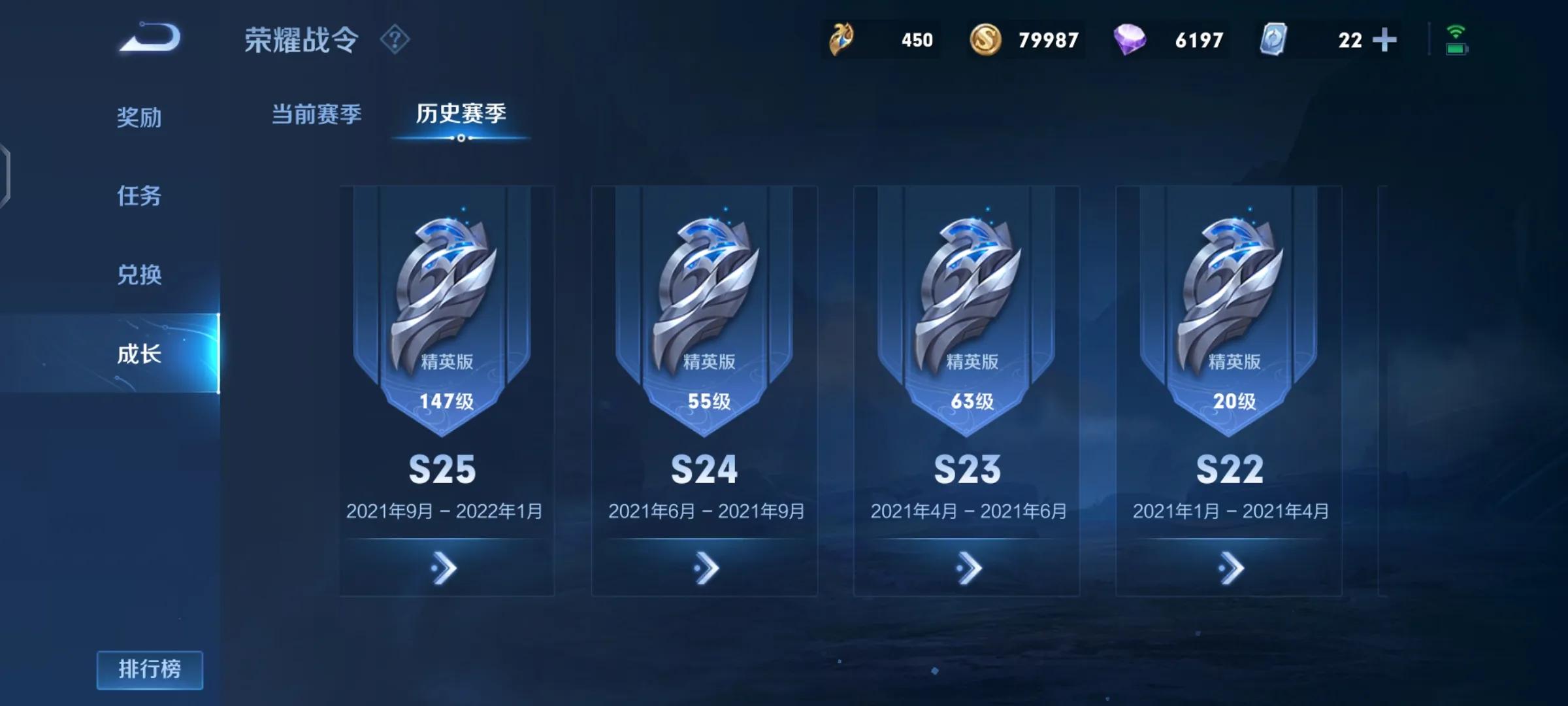Go back using the return arrow
This screenshot has height=706, width=1568.
tap(150, 39)
